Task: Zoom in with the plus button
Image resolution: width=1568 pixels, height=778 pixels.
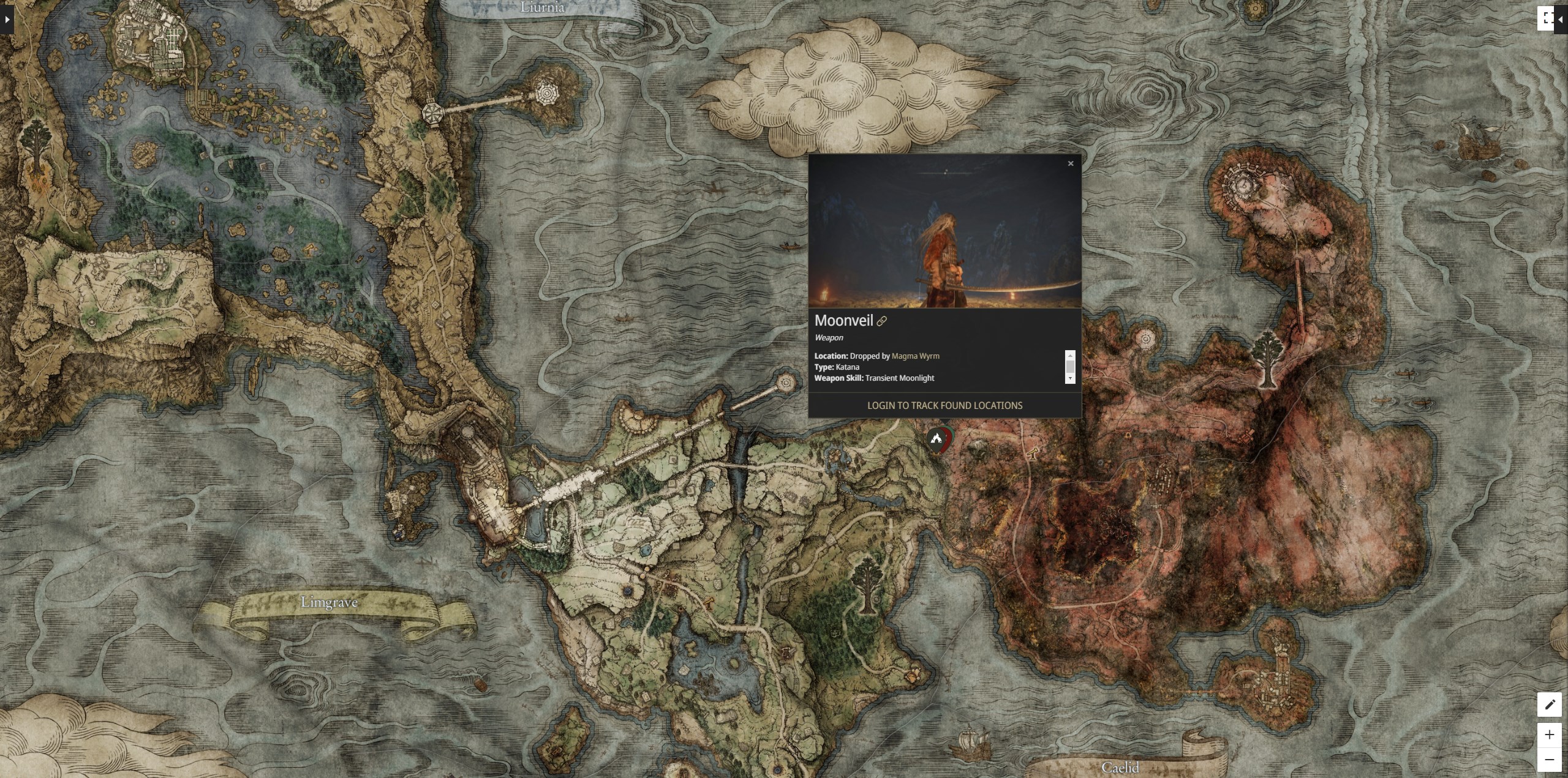Action: point(1549,735)
